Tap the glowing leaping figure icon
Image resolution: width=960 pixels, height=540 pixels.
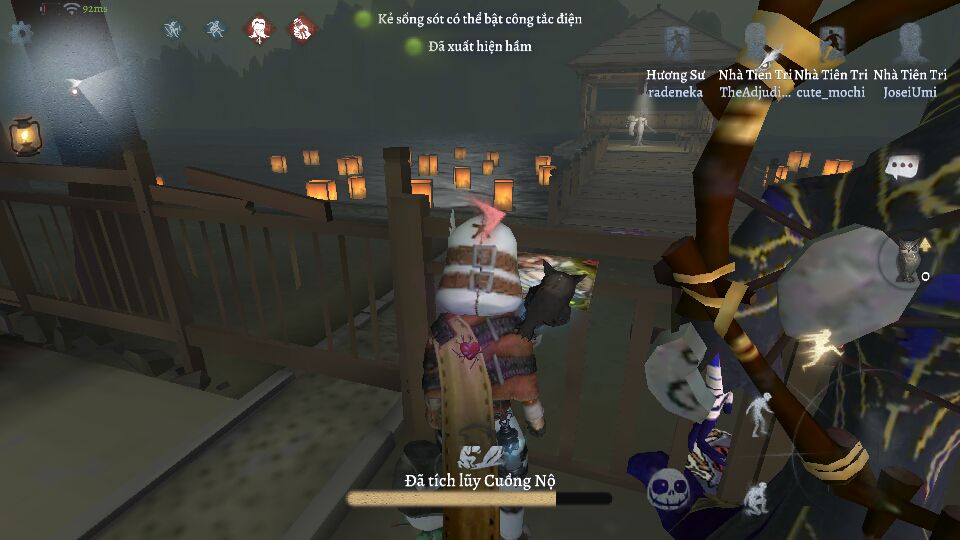823,347
